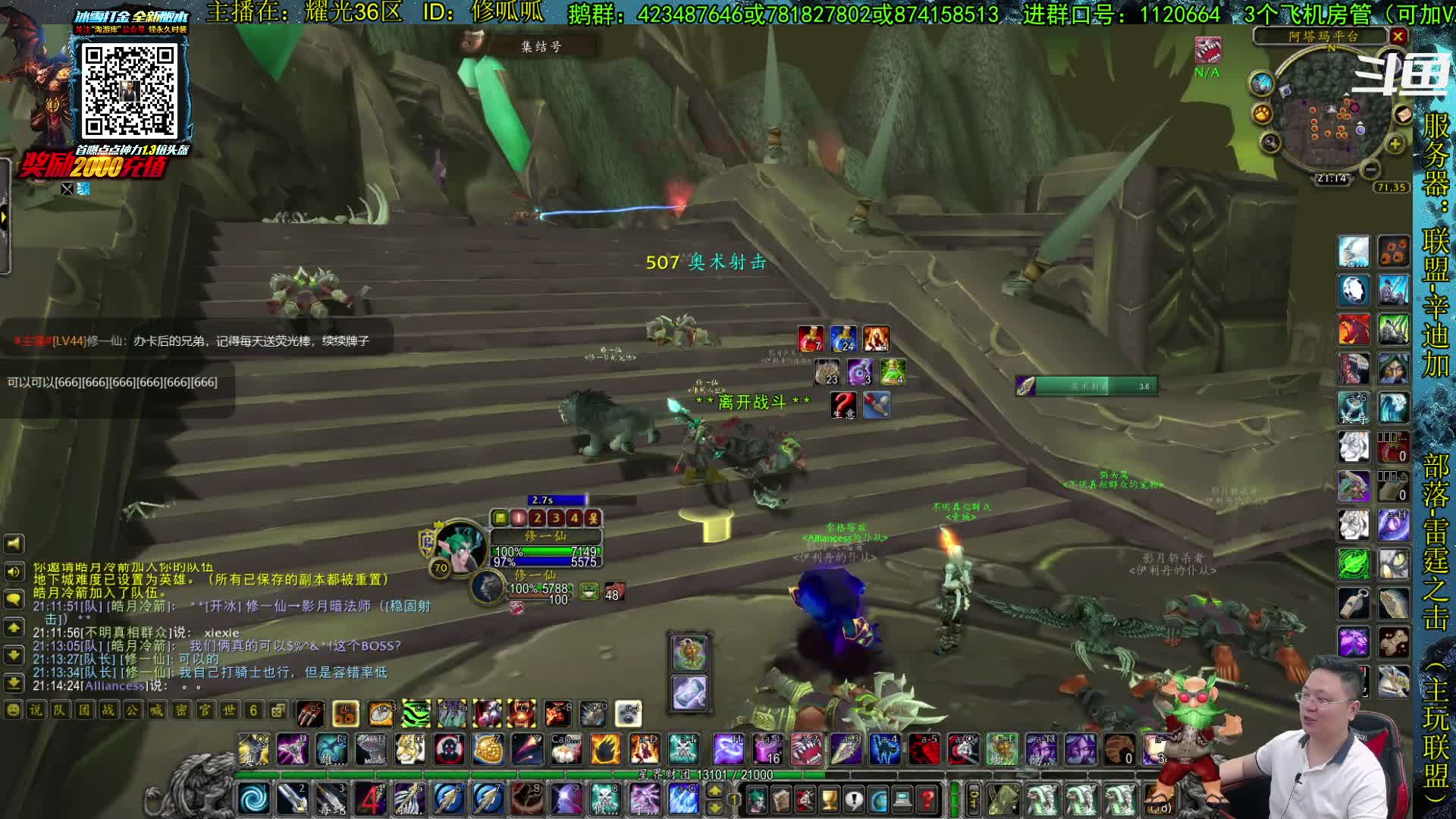Screen dimensions: 1456x819
Task: Trigger the flaming black paw ability icon
Action: coord(605,749)
